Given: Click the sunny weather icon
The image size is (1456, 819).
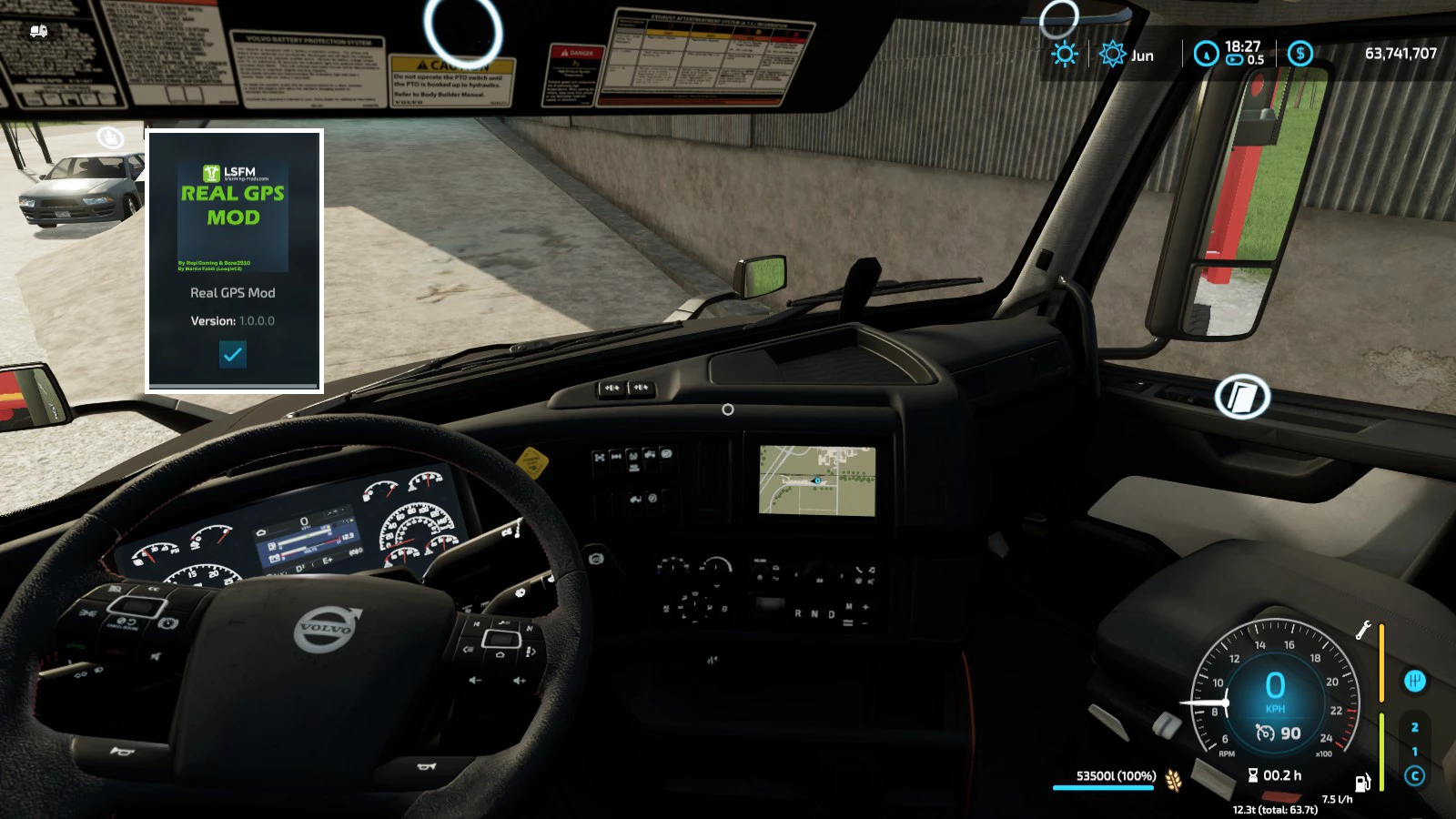Looking at the screenshot, I should (x=1064, y=55).
